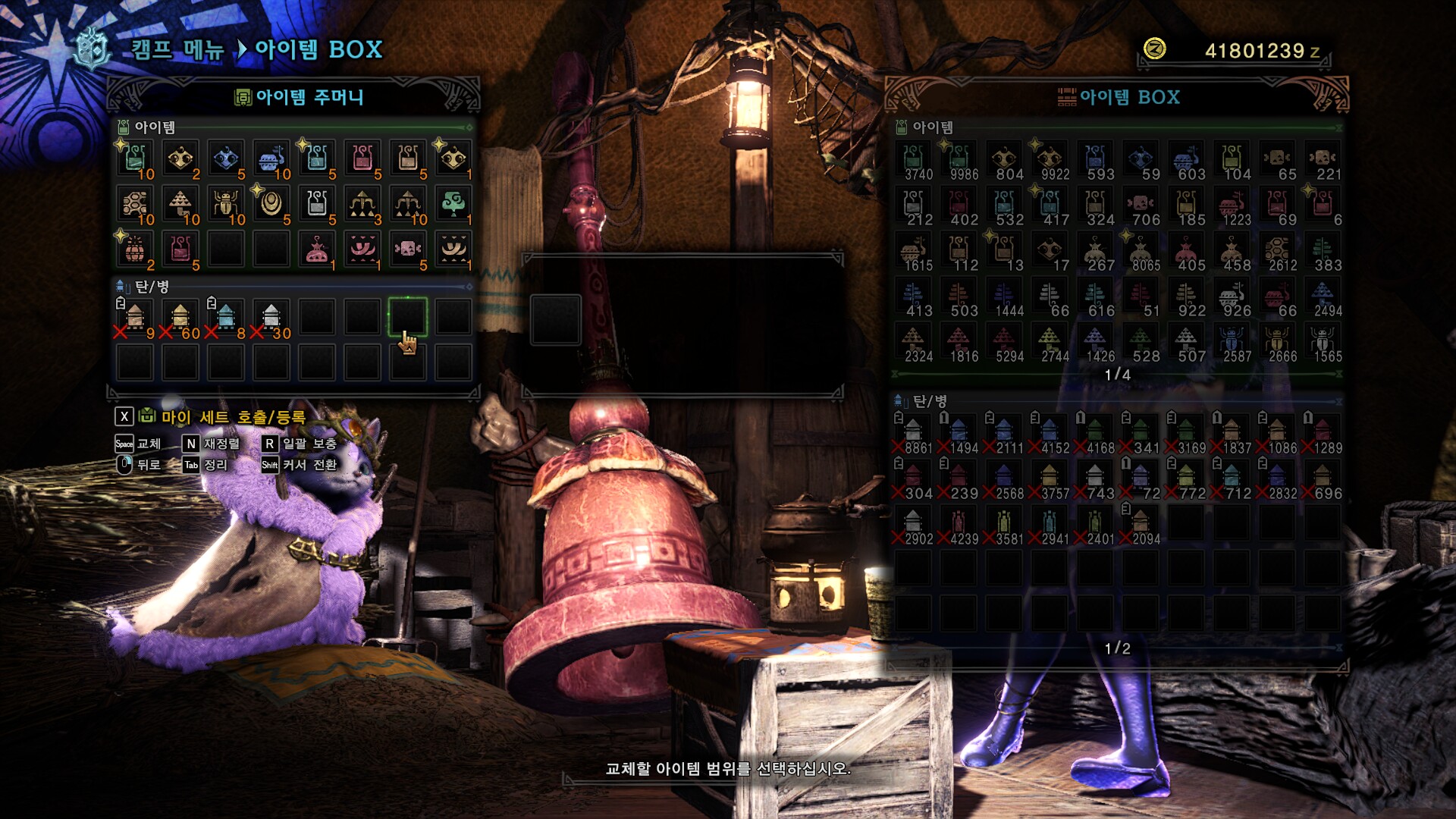1456x819 pixels.
Task: Click the box mushroom stack showing 5294
Action: click(x=1004, y=344)
